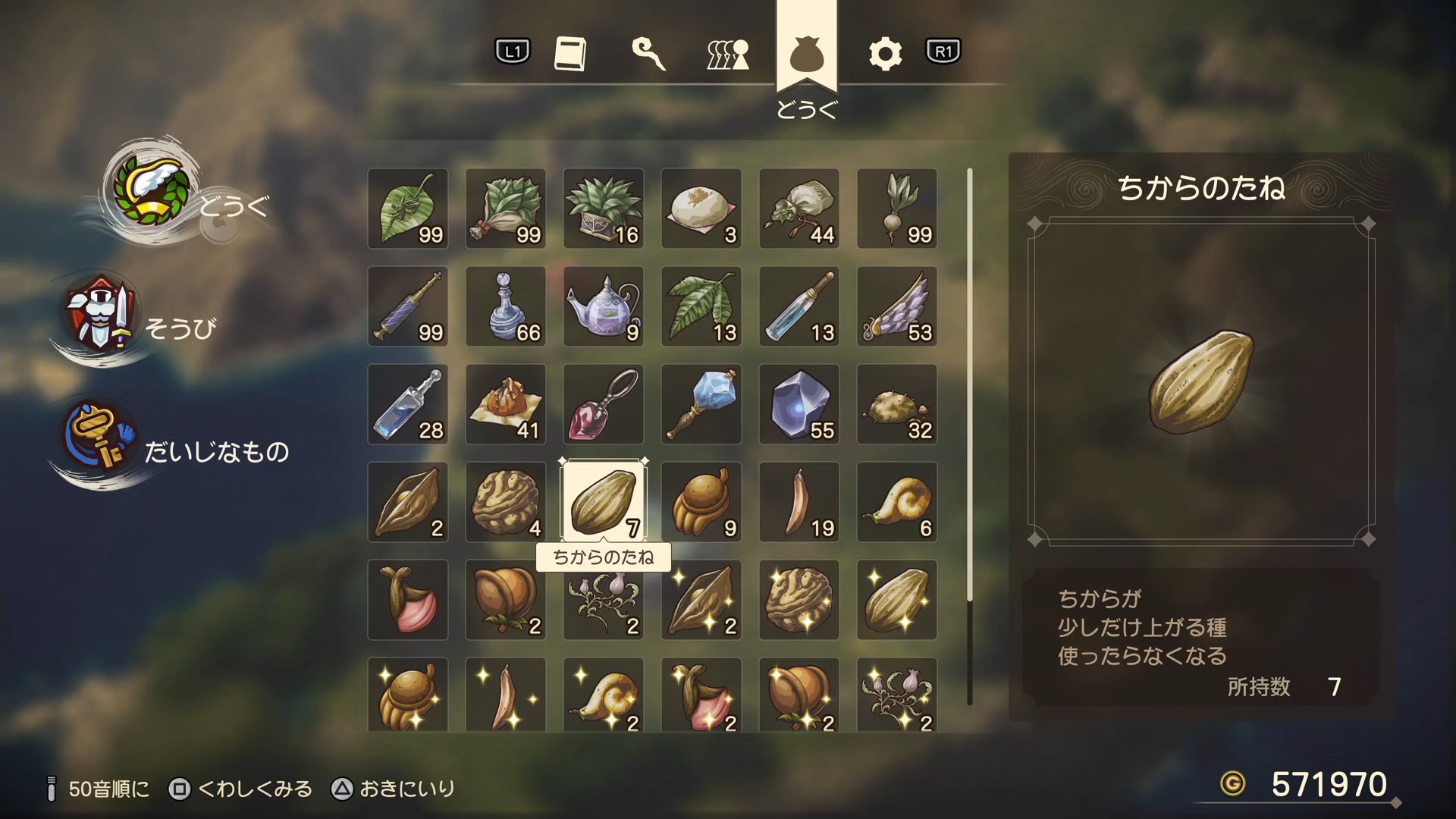Open the book tab in top bar
1456x819 pixels.
(x=570, y=54)
